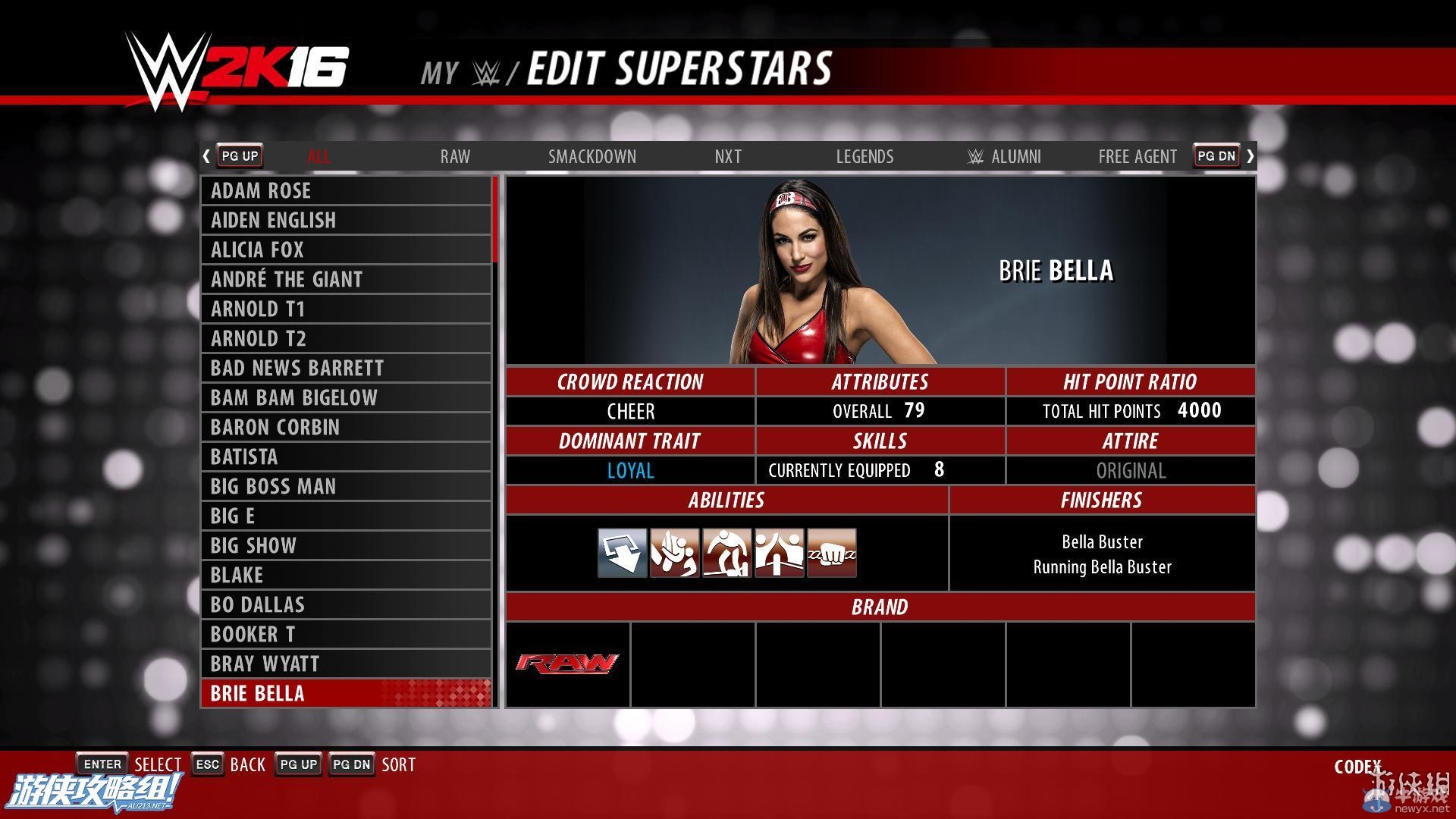Screen dimensions: 1456x819
Task: Expand the FINISHERS section header
Action: pyautogui.click(x=1102, y=500)
